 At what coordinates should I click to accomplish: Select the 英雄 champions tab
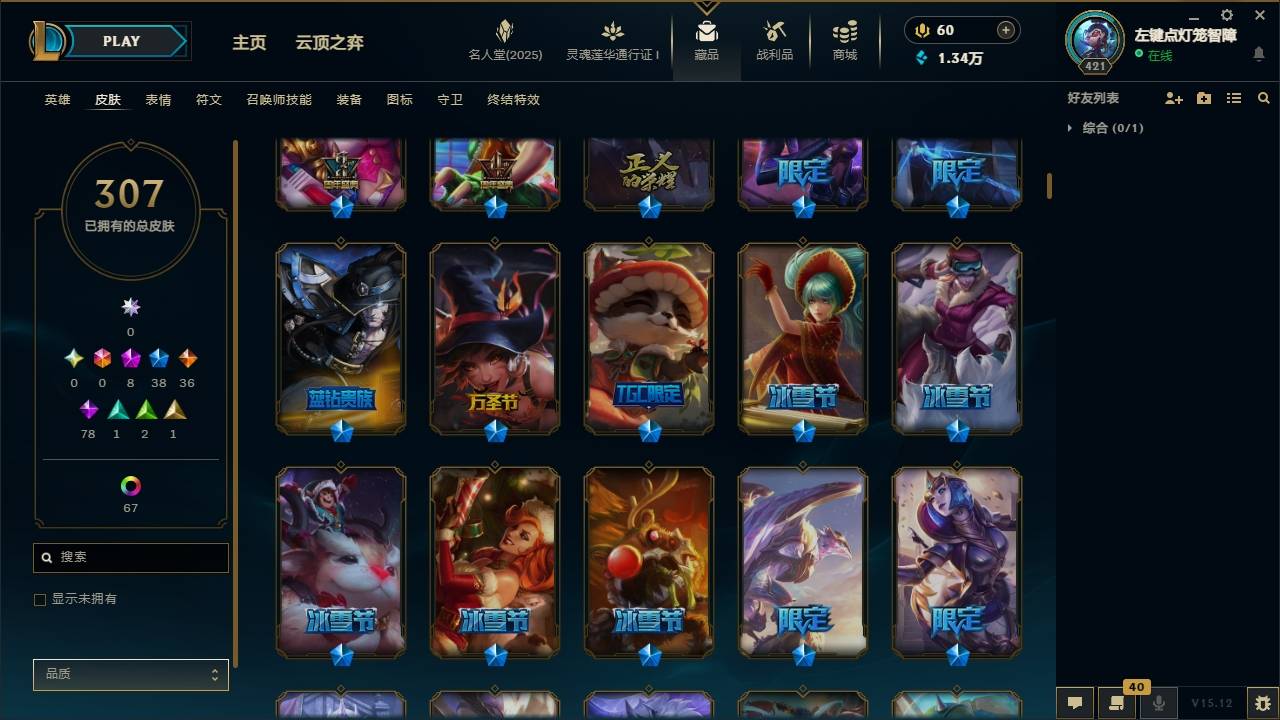(x=56, y=100)
